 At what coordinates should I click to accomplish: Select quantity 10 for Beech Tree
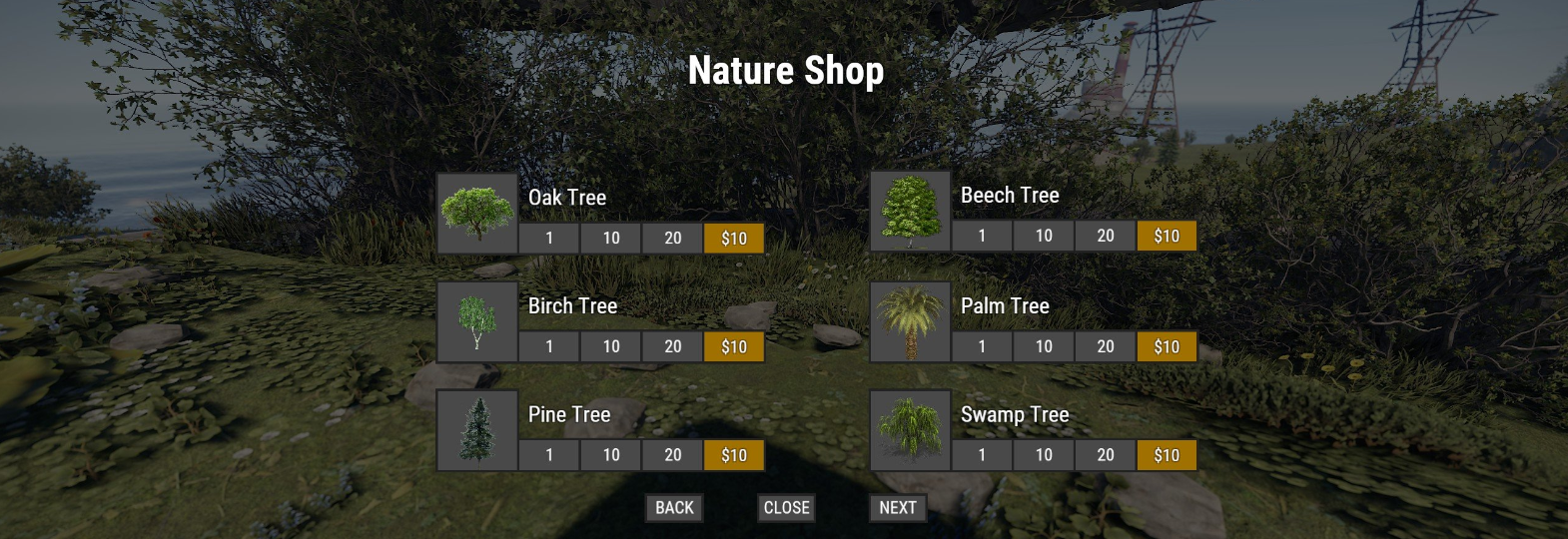[1044, 237]
